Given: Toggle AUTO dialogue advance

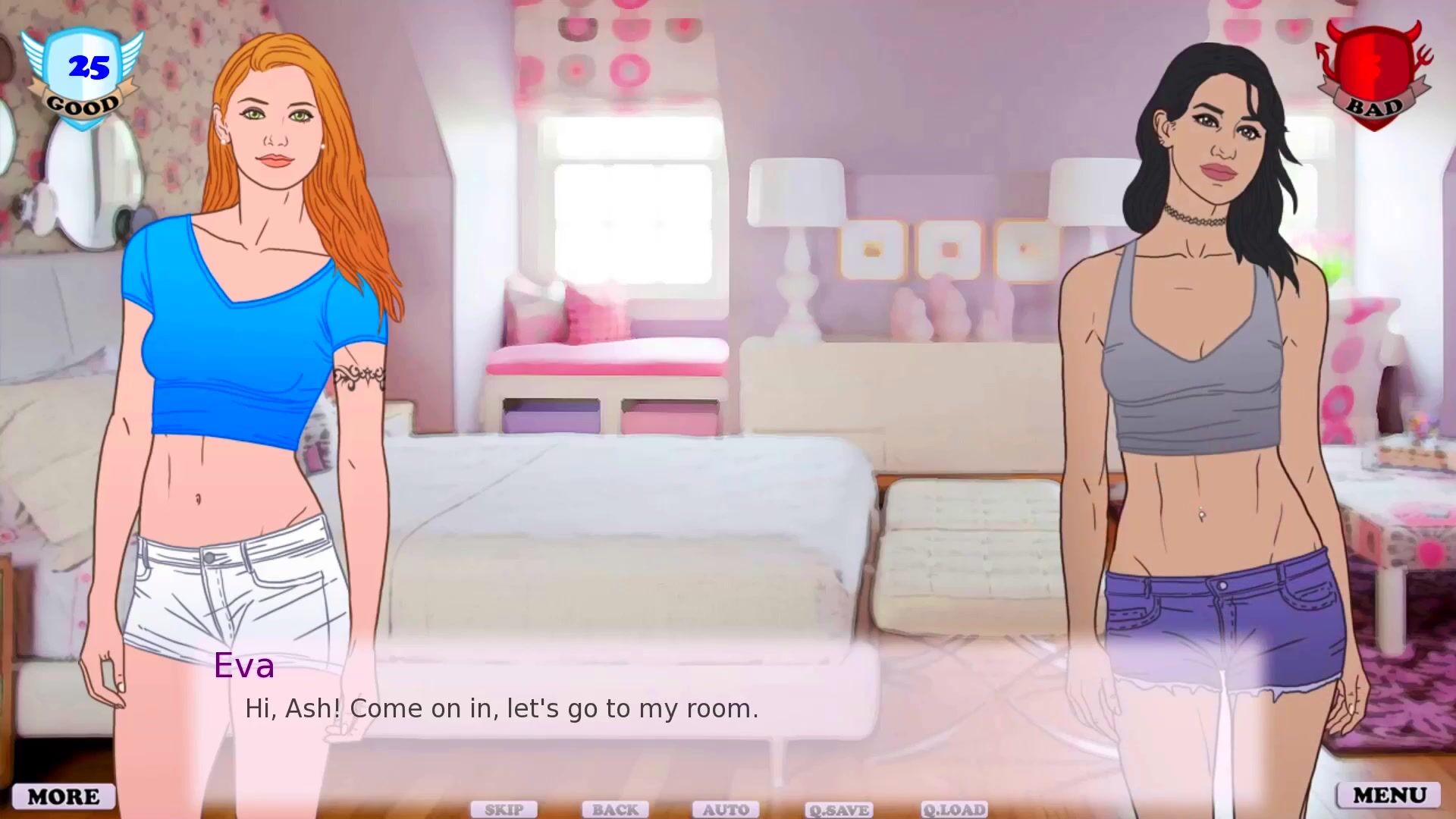Looking at the screenshot, I should [x=726, y=810].
